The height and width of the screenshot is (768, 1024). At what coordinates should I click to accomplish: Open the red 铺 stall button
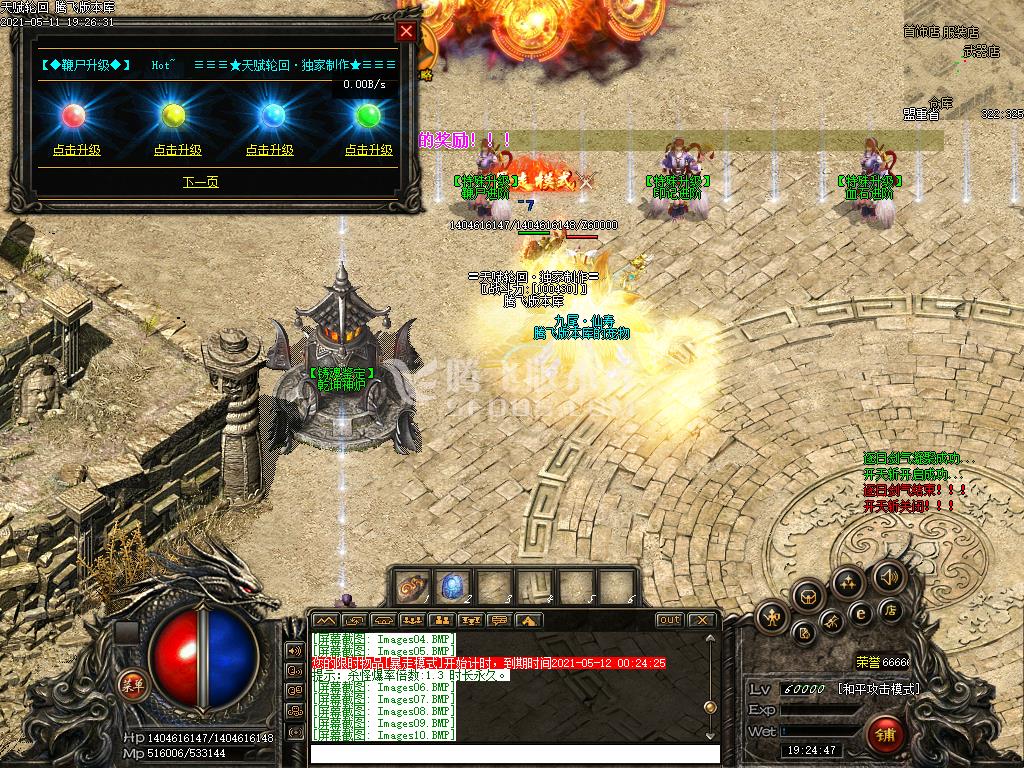(x=884, y=735)
